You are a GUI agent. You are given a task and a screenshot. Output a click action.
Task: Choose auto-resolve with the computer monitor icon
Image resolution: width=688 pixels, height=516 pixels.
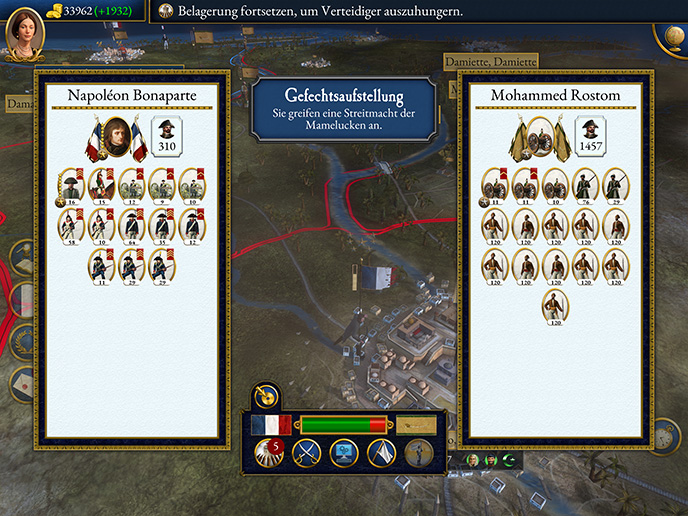344,453
